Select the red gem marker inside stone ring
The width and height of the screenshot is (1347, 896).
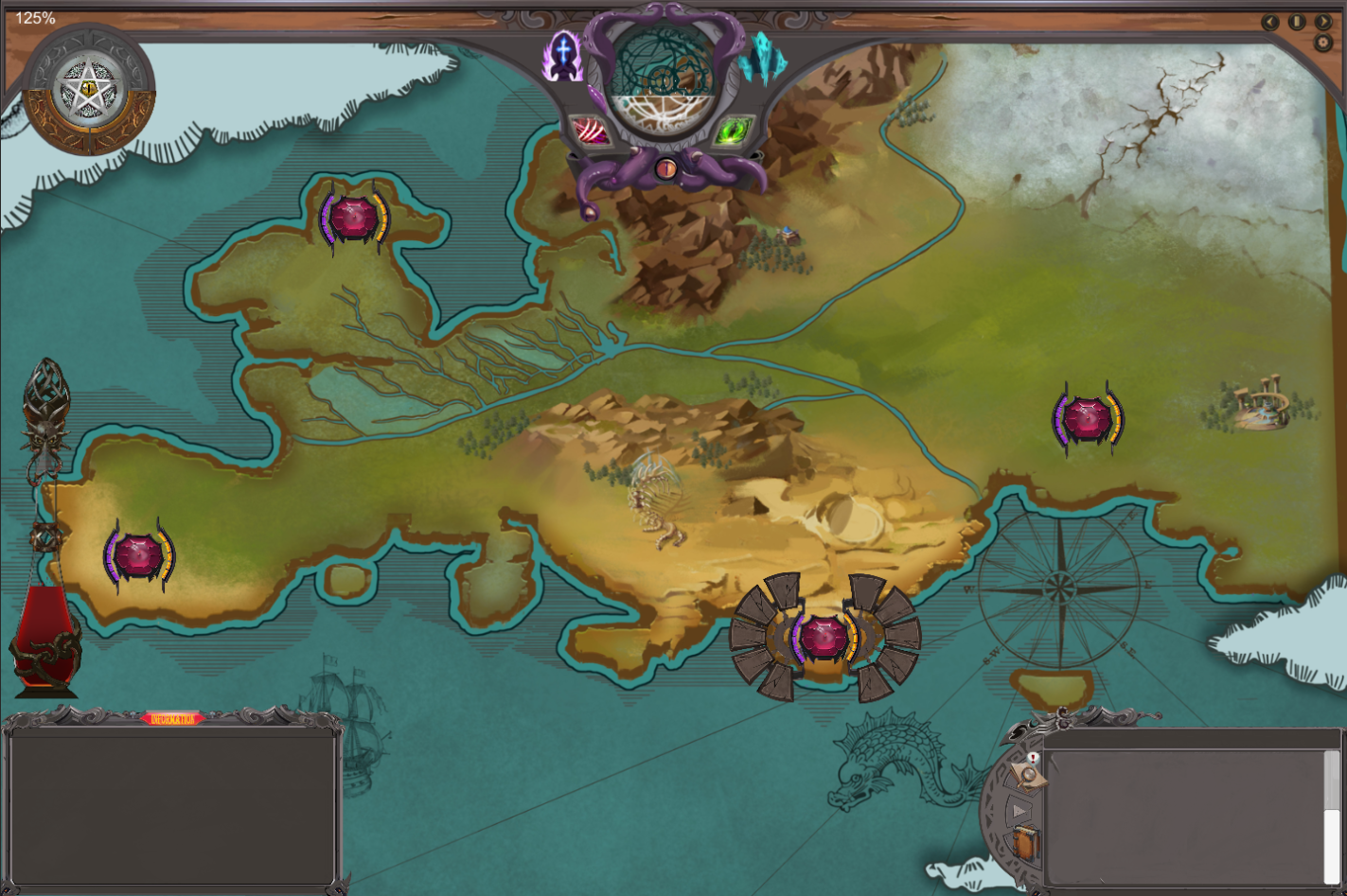click(x=824, y=638)
